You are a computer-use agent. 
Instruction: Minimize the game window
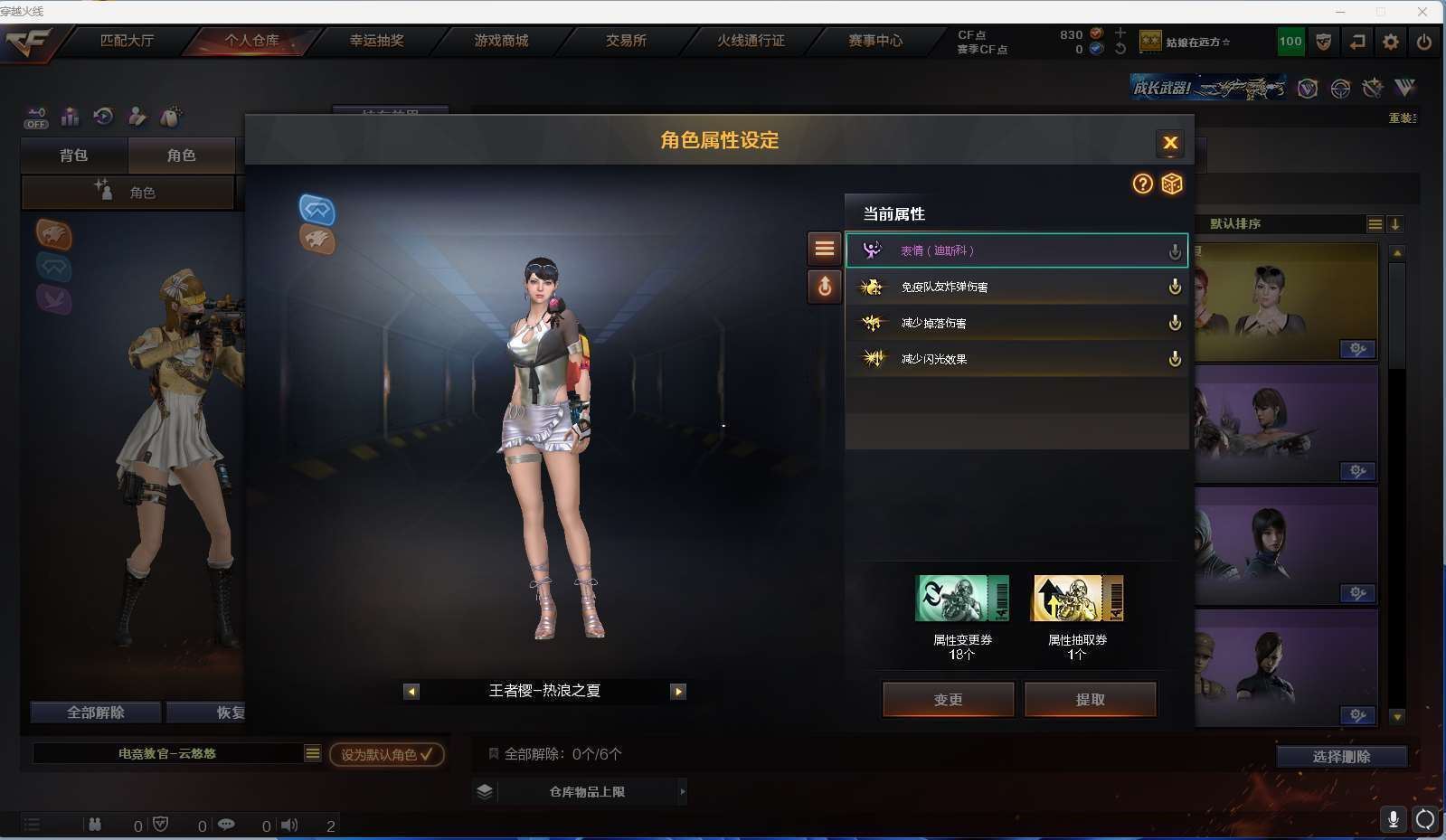coord(1340,12)
